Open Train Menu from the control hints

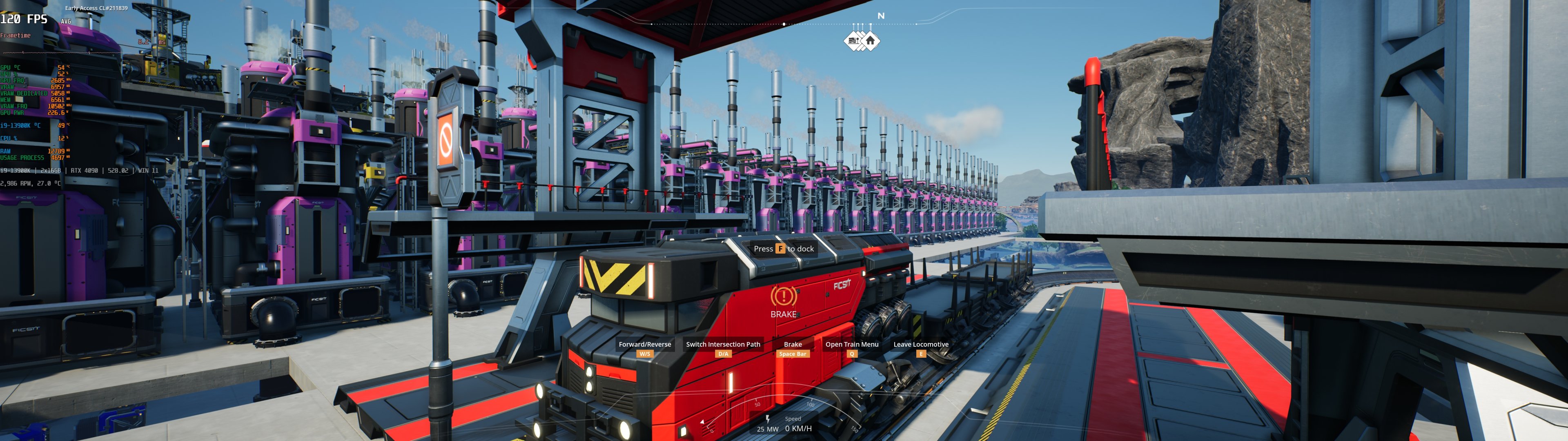pyautogui.click(x=851, y=344)
